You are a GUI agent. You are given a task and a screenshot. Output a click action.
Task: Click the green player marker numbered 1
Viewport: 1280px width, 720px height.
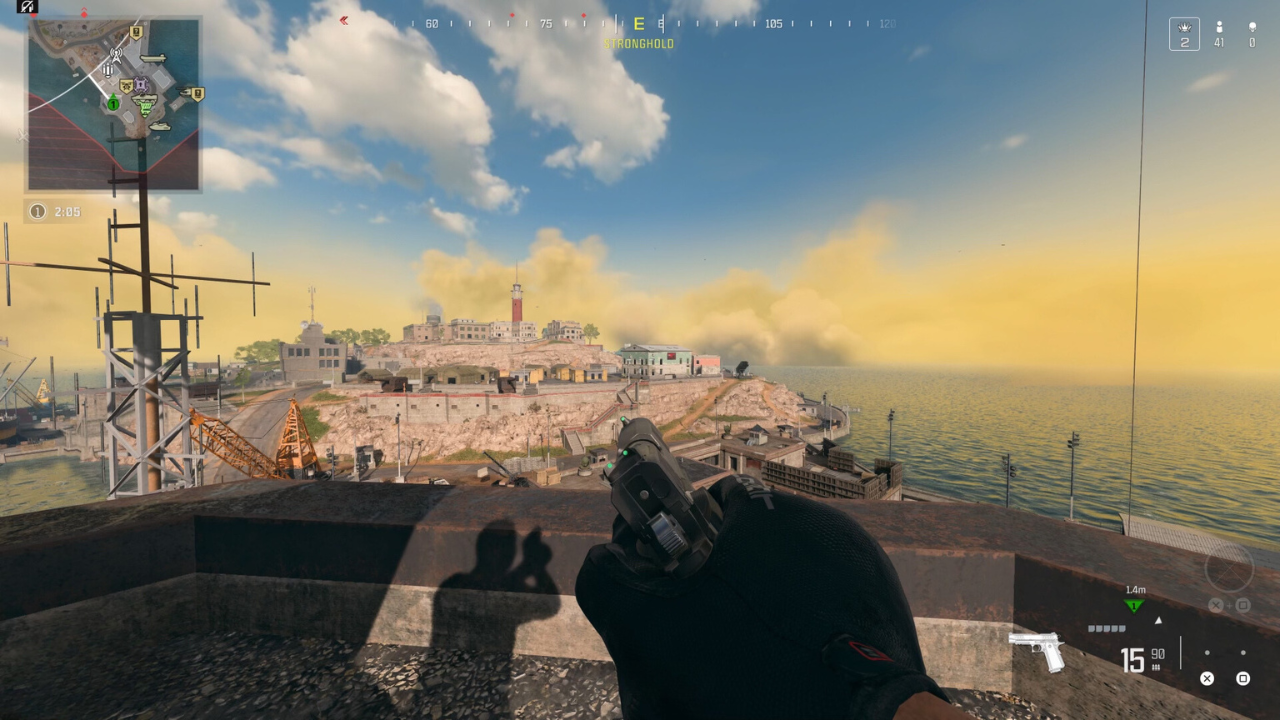(x=113, y=104)
